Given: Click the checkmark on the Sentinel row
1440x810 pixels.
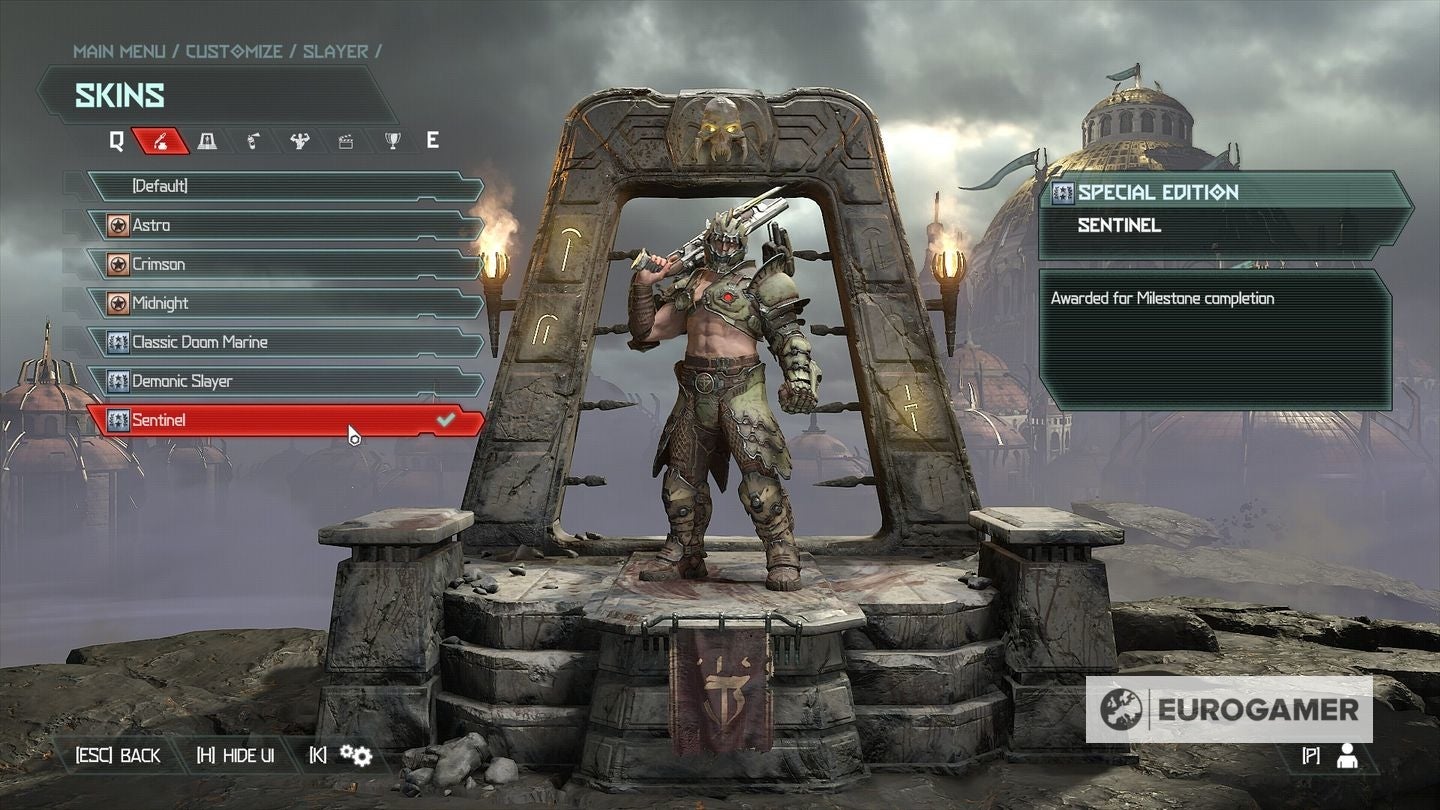Looking at the screenshot, I should (447, 420).
